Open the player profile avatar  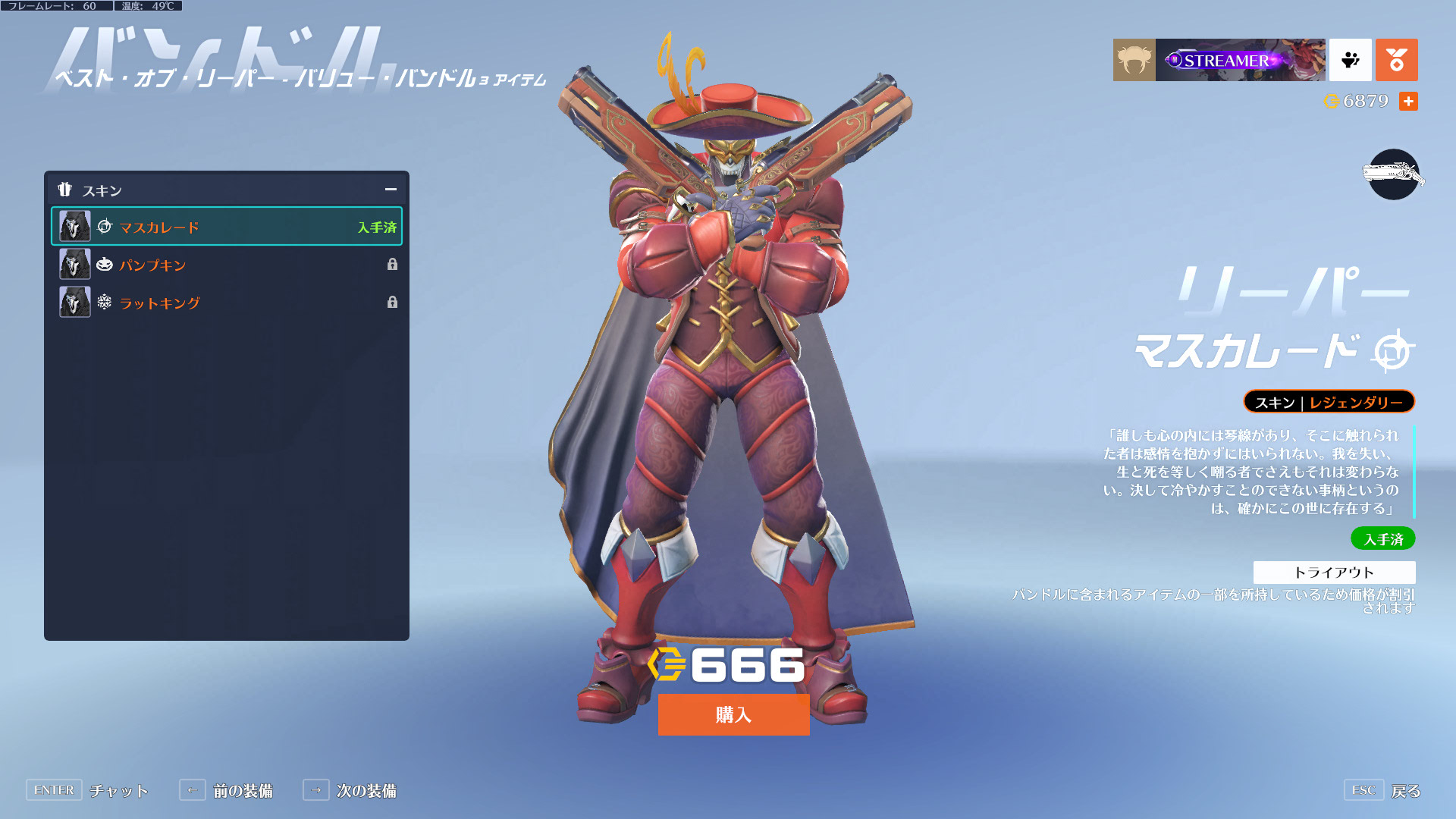[1134, 60]
